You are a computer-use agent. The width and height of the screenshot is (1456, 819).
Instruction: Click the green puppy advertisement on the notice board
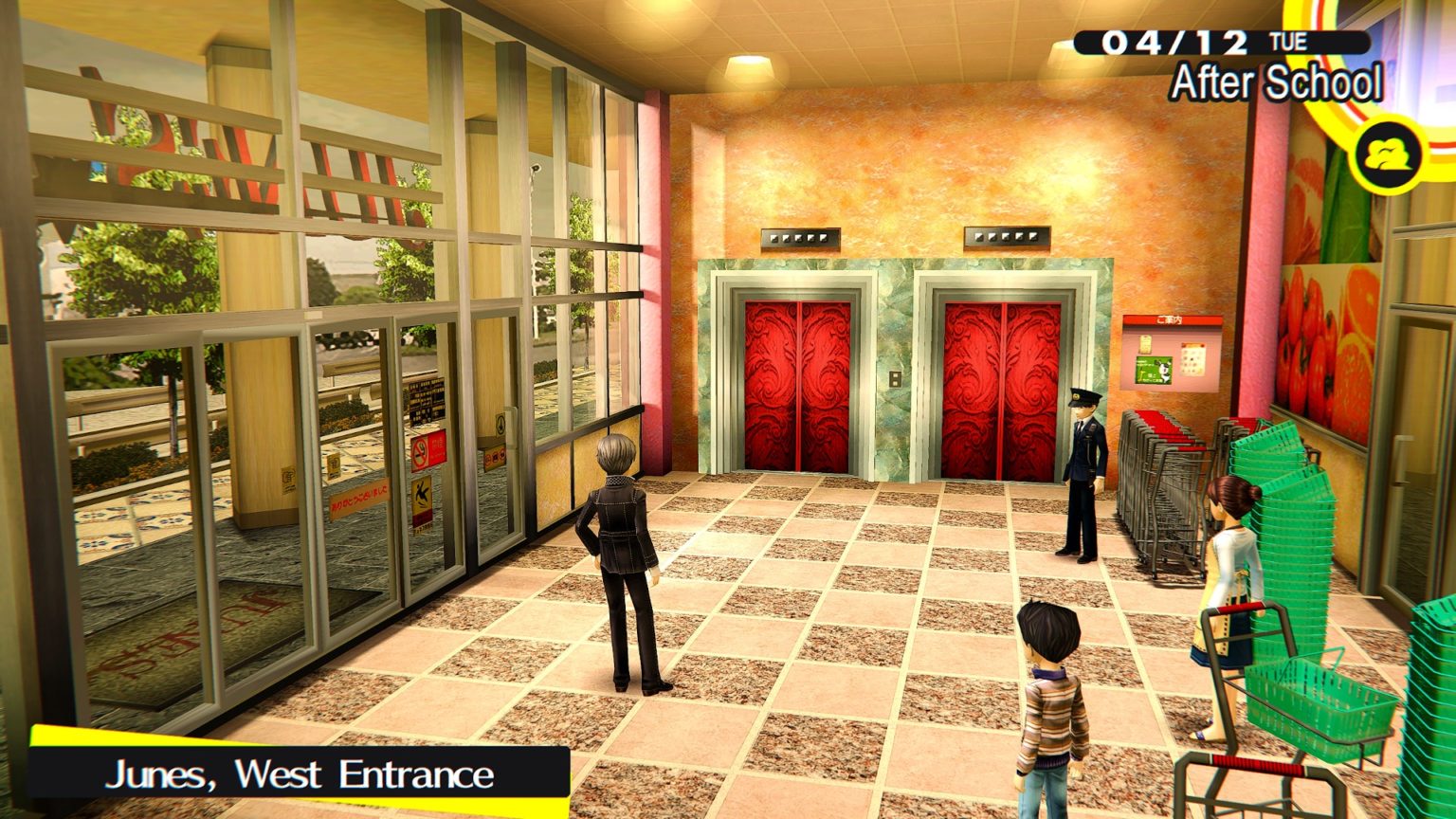click(1154, 370)
